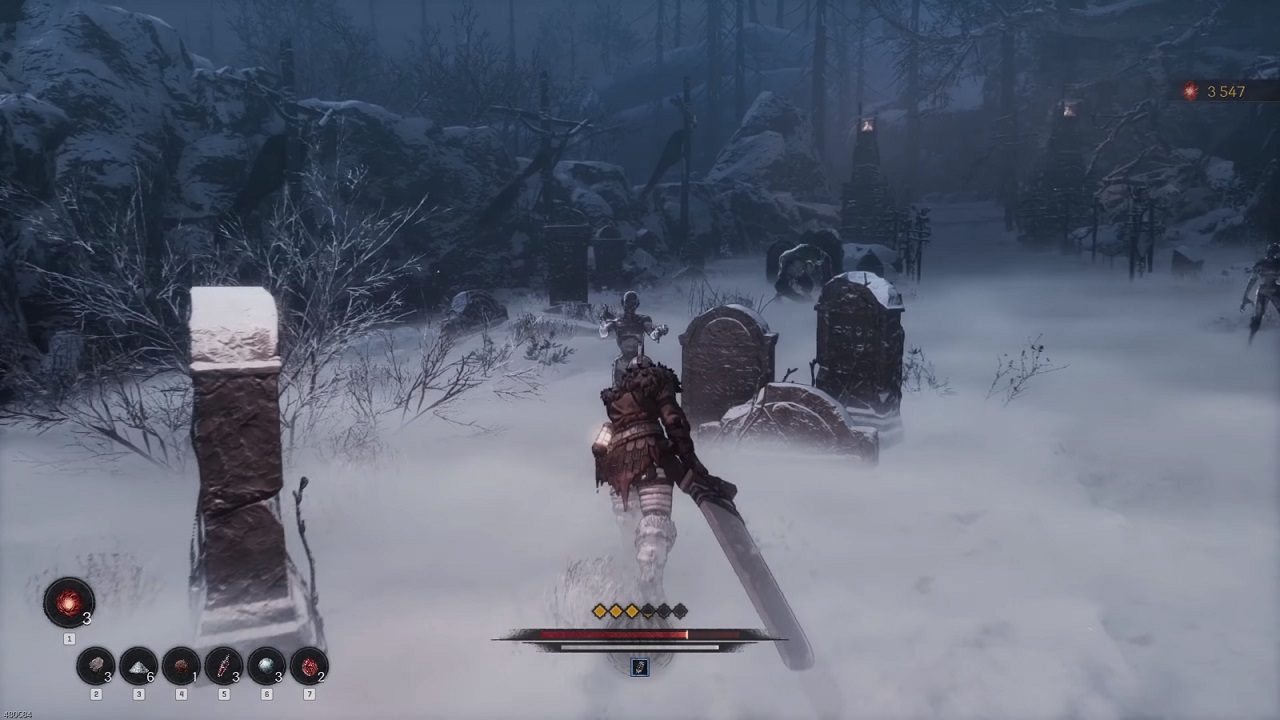
Task: Select the white powder pile slot
Action: click(138, 665)
